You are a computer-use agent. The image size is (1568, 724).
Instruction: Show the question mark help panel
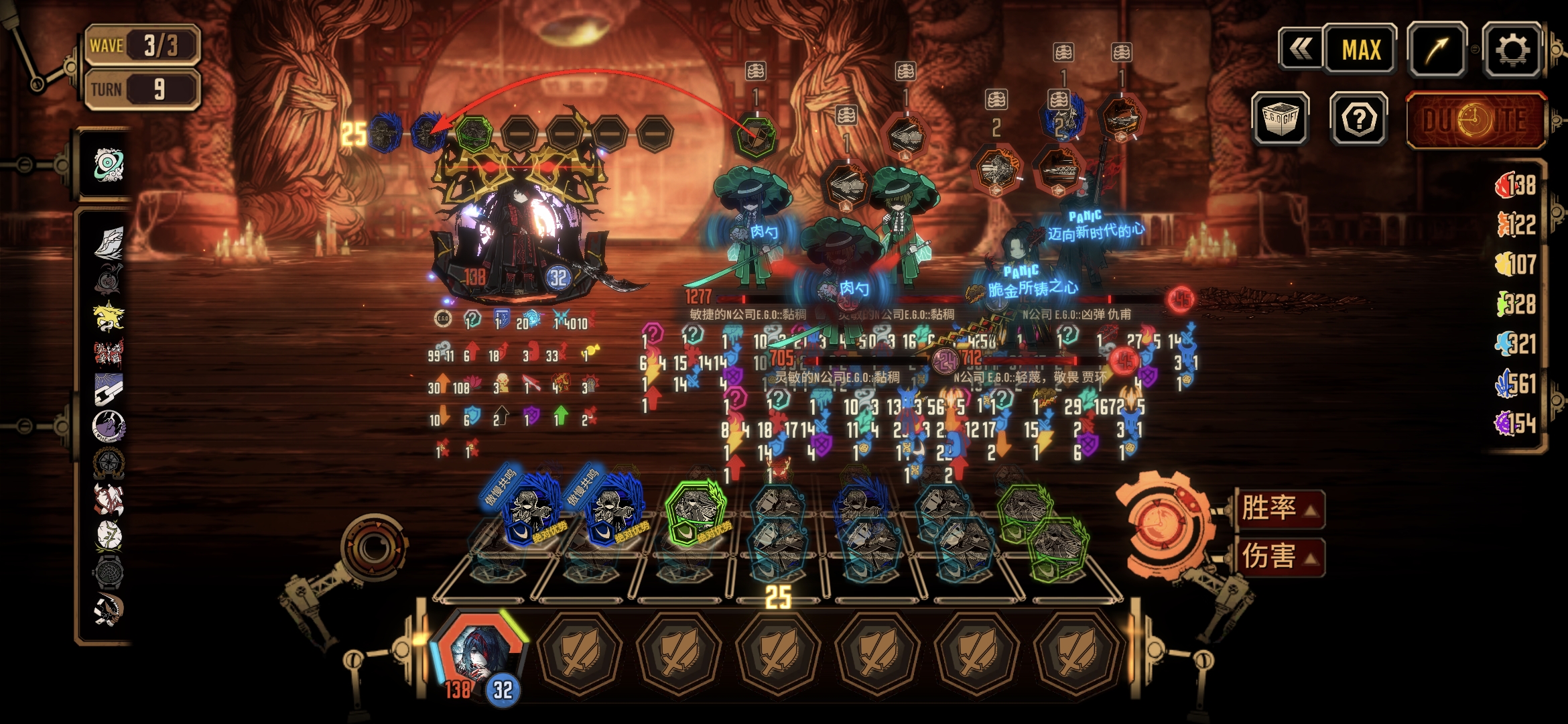(1359, 119)
